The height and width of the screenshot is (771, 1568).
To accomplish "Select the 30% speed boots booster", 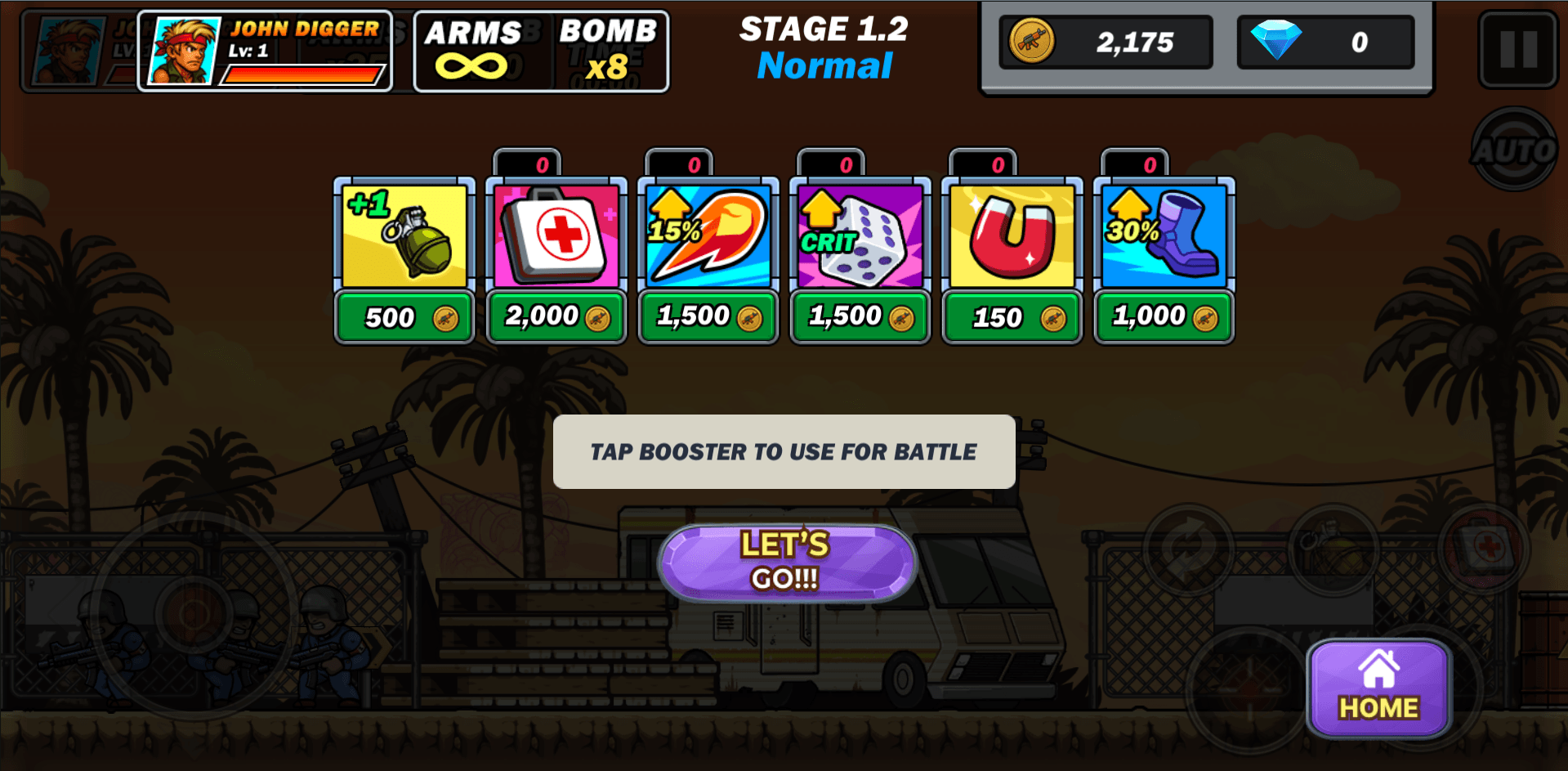I will click(x=1164, y=236).
